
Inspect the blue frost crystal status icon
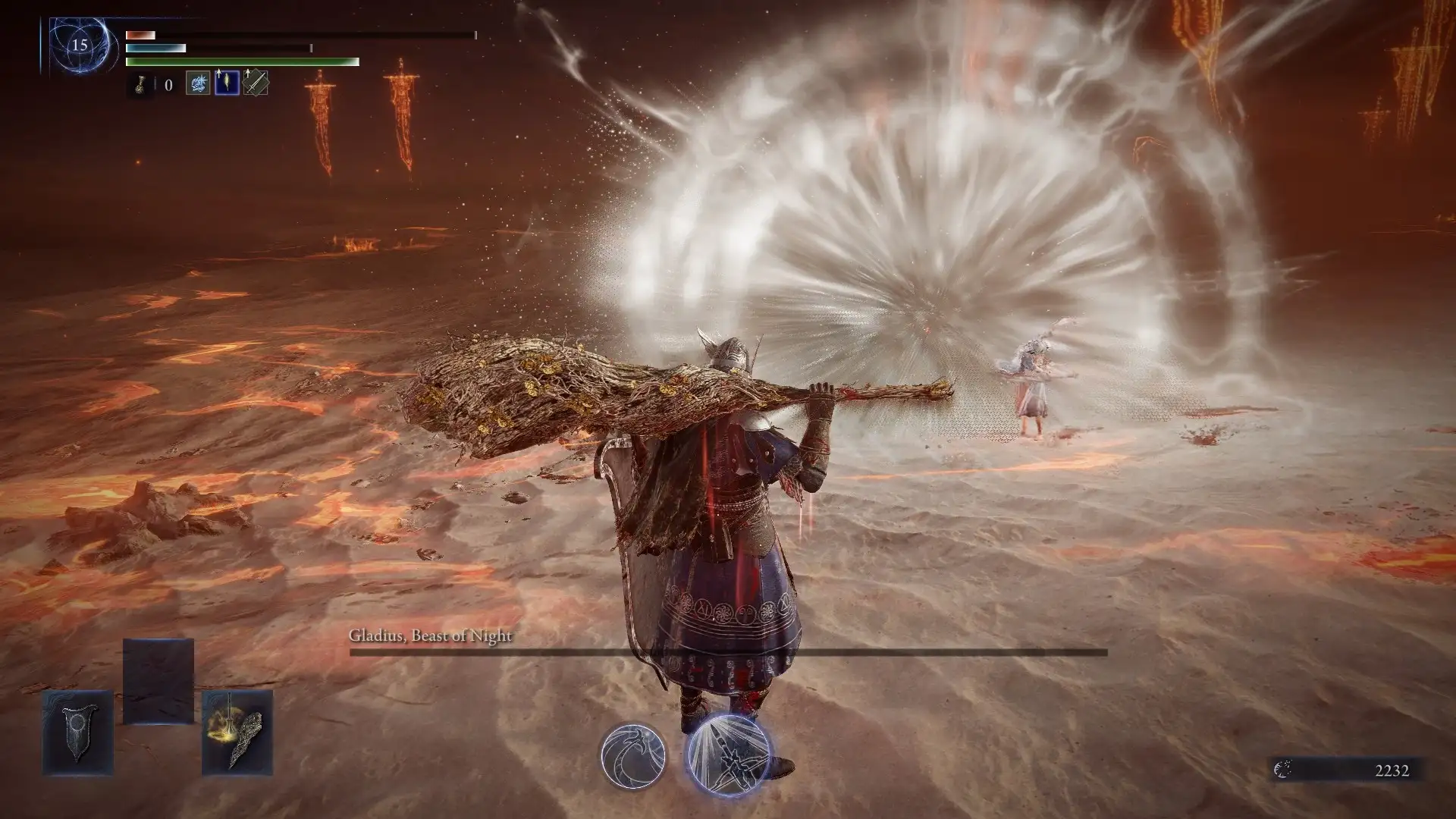[x=198, y=83]
